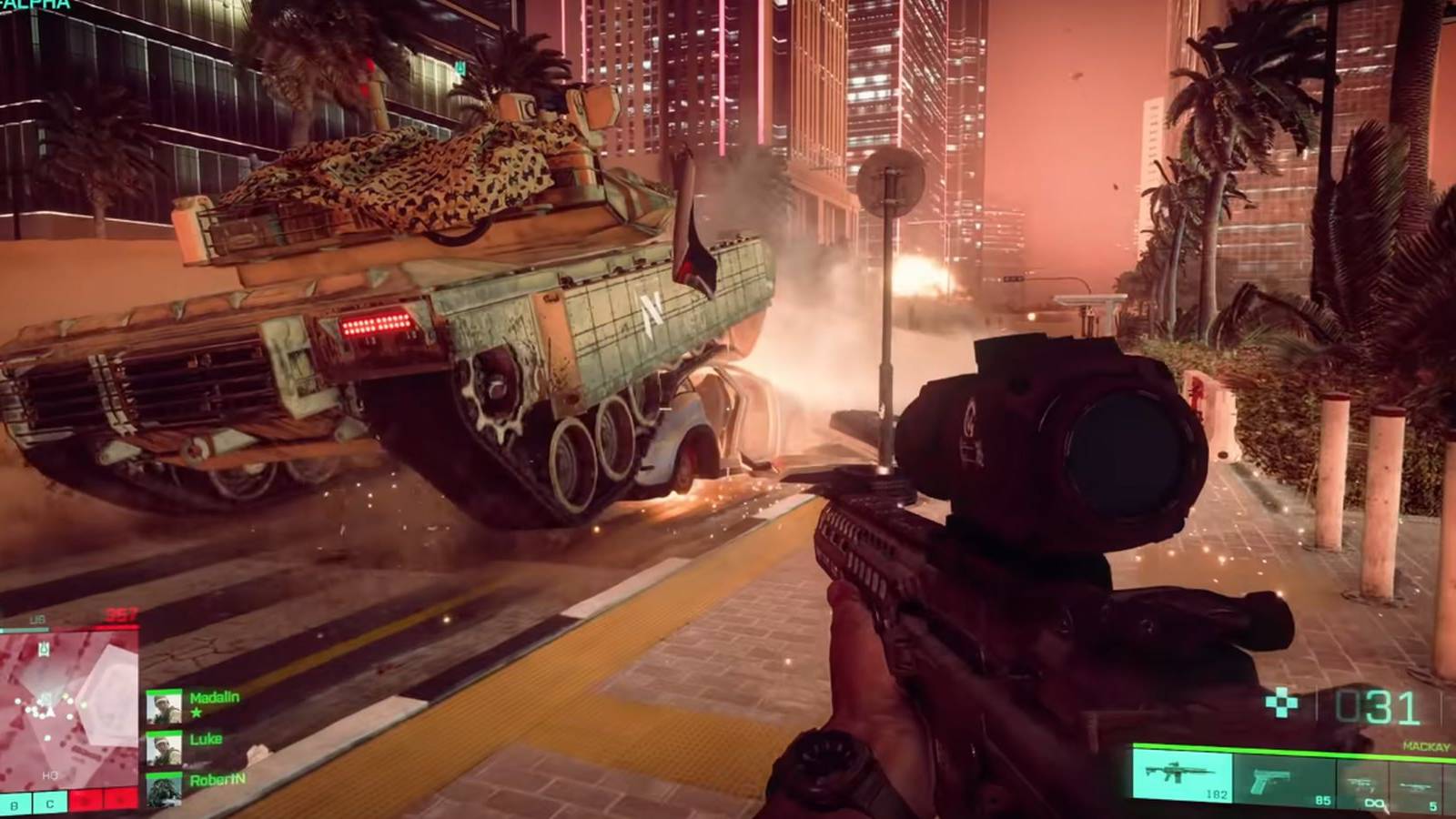The height and width of the screenshot is (819, 1456).
Task: Click Luke's name in the squad list
Action: point(206,740)
